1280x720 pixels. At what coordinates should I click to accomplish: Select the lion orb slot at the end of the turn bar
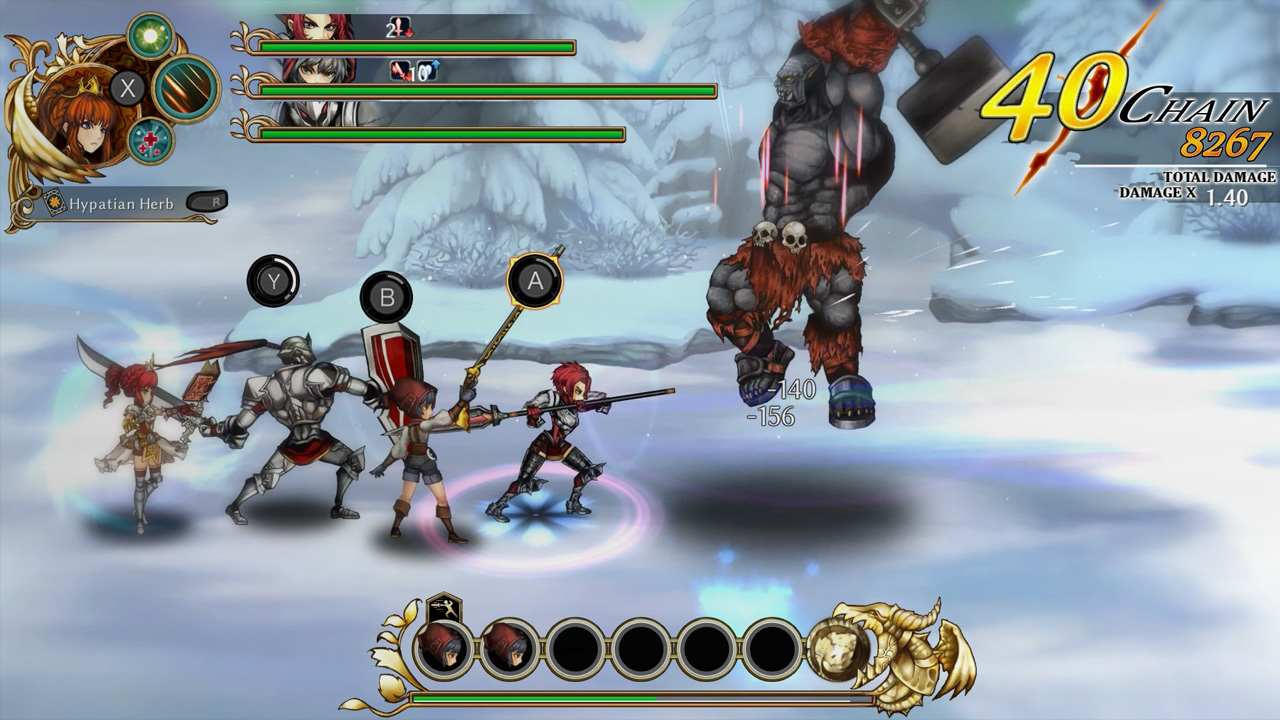[x=838, y=648]
